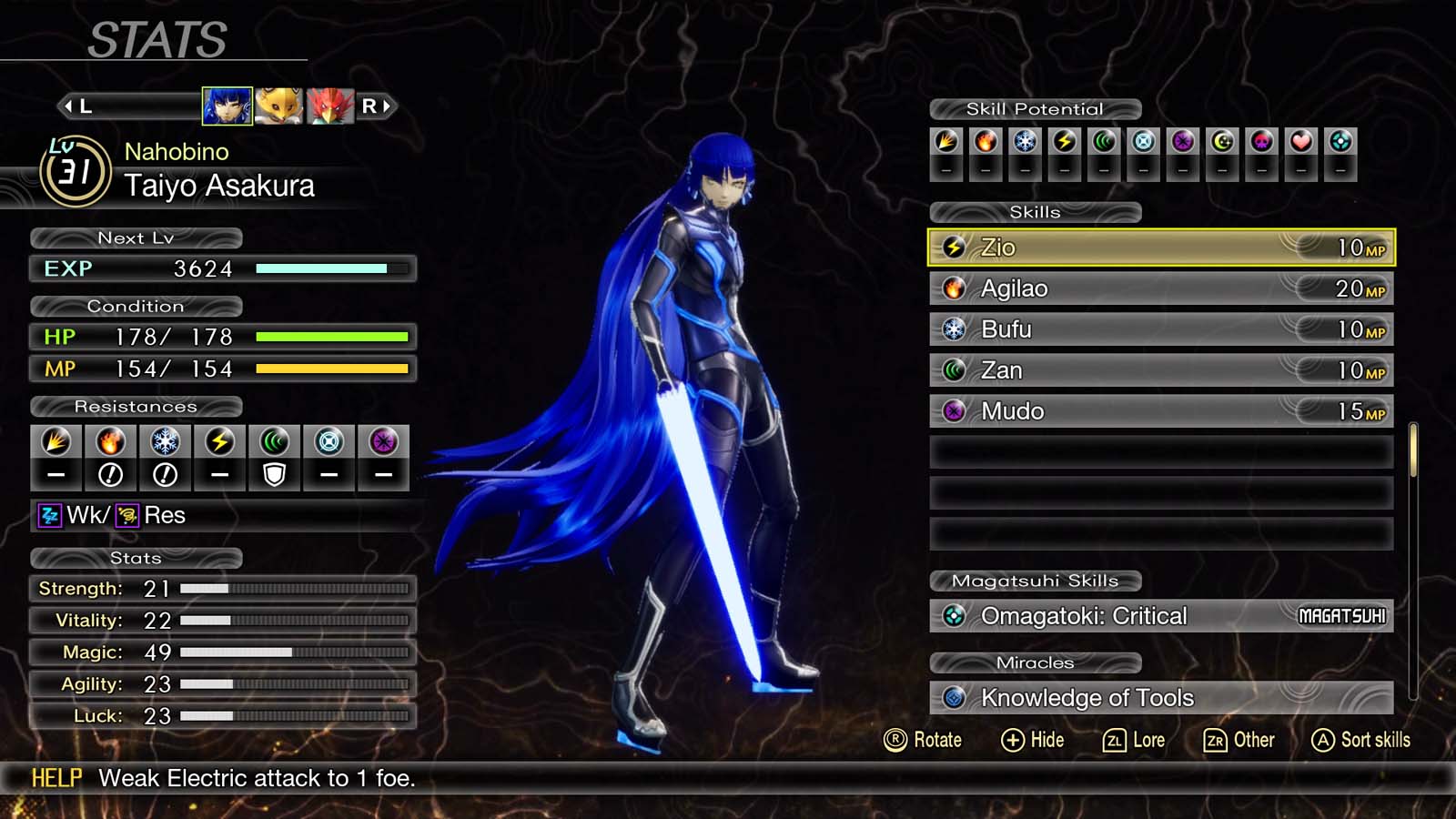The image size is (1456, 819).
Task: Click the ice icon beside Bufu
Action: pyautogui.click(x=954, y=329)
